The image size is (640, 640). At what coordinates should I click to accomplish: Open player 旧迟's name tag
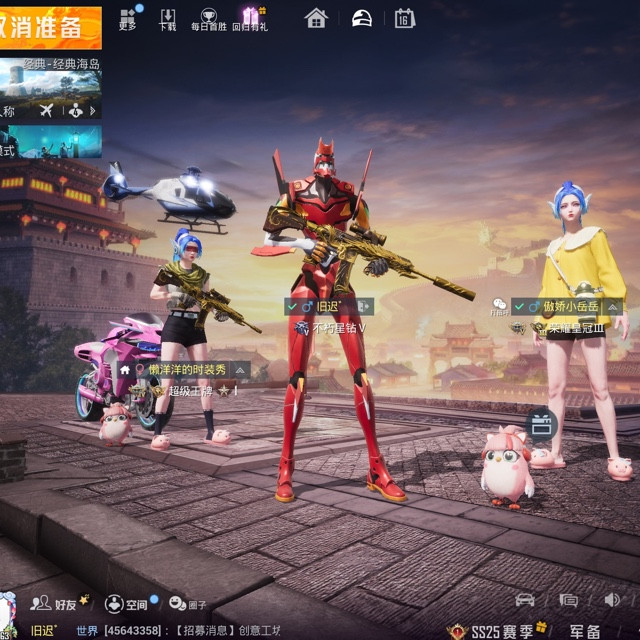(328, 306)
